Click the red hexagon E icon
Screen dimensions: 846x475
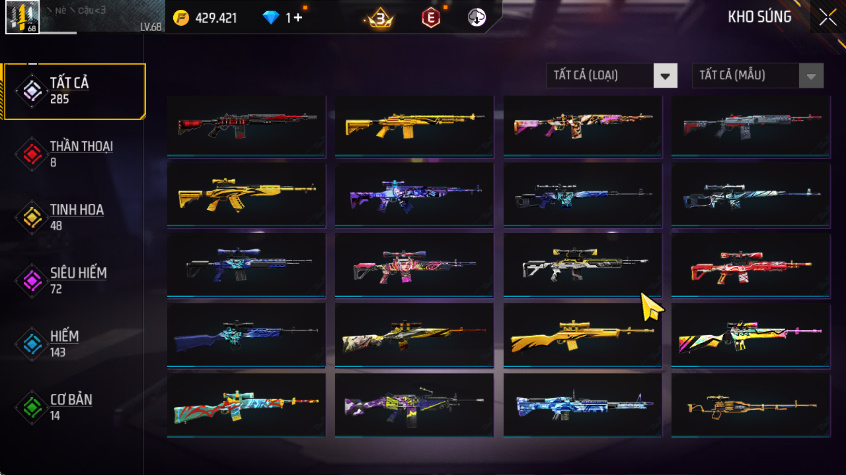point(431,17)
